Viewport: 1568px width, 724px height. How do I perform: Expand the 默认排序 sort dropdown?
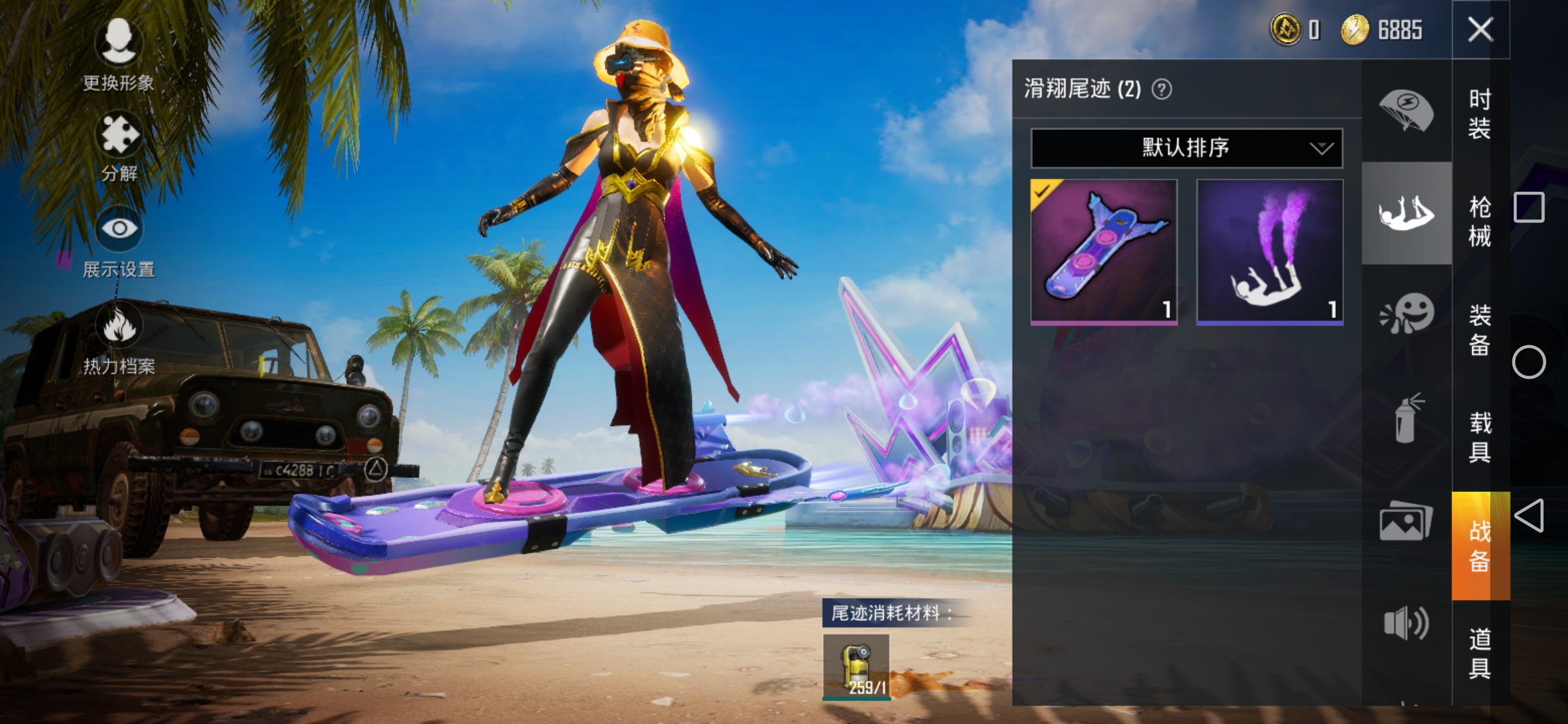click(x=1186, y=147)
